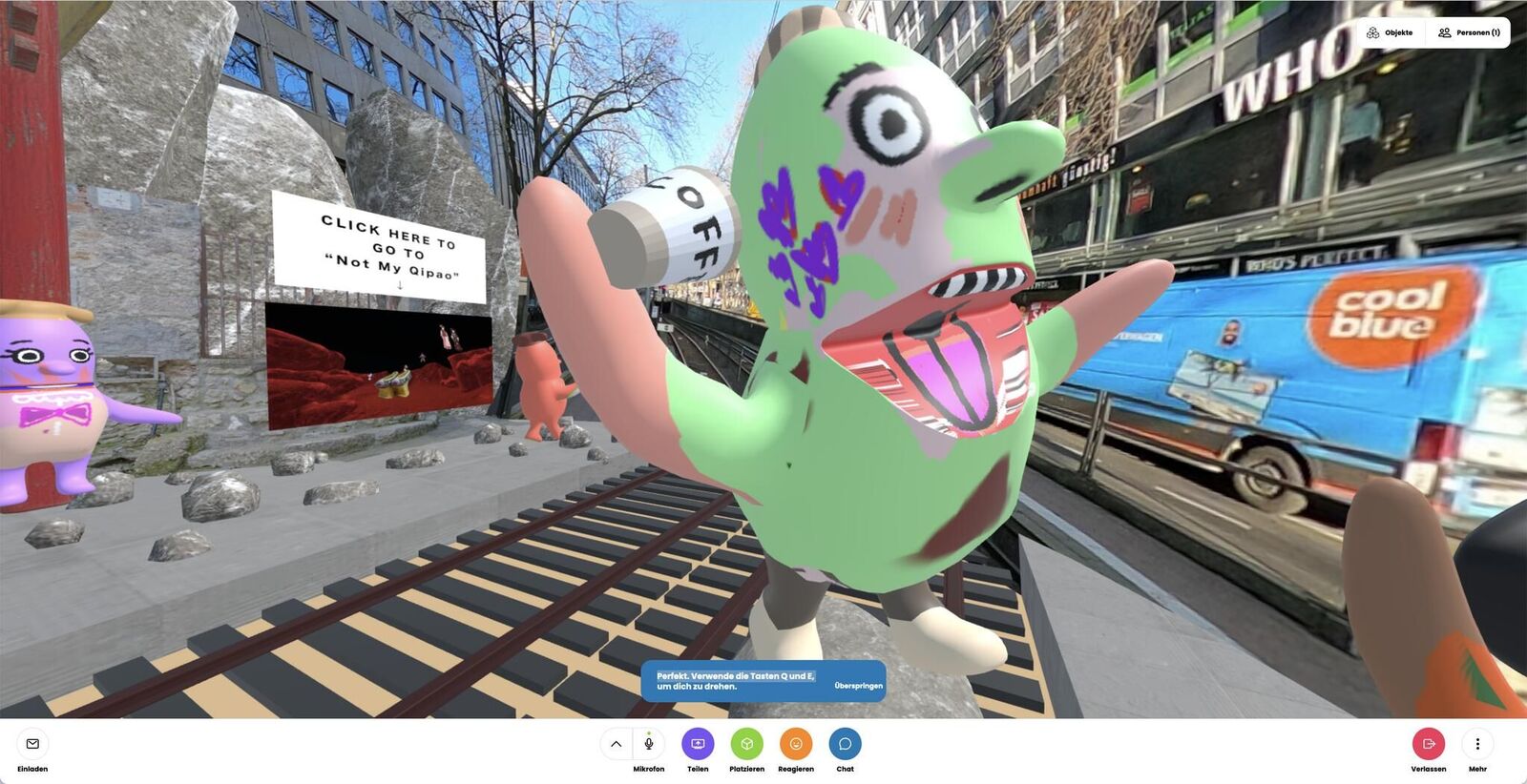This screenshot has height=784, width=1527.
Task: Open the Einladen invite button
Action: click(x=32, y=744)
